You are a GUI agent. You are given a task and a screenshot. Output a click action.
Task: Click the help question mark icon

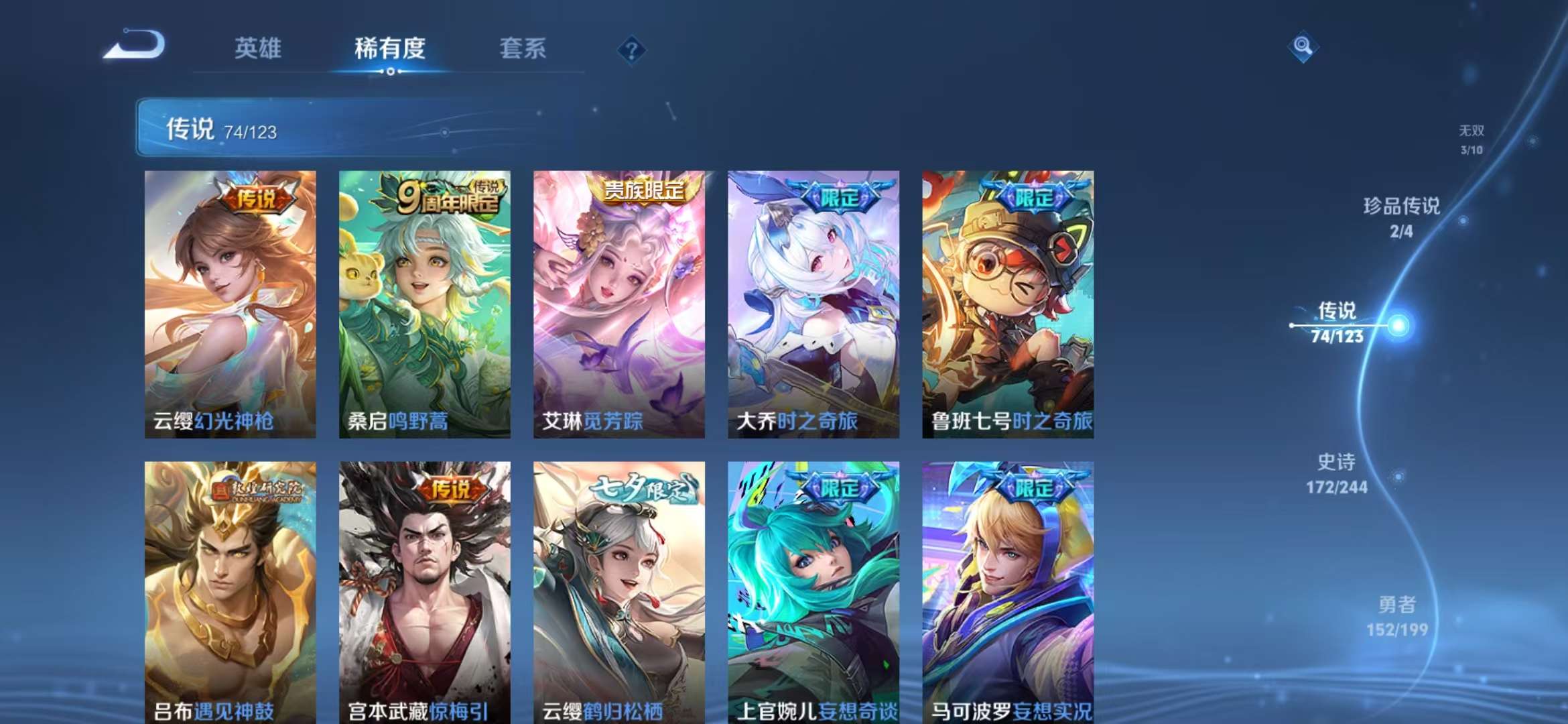[631, 50]
